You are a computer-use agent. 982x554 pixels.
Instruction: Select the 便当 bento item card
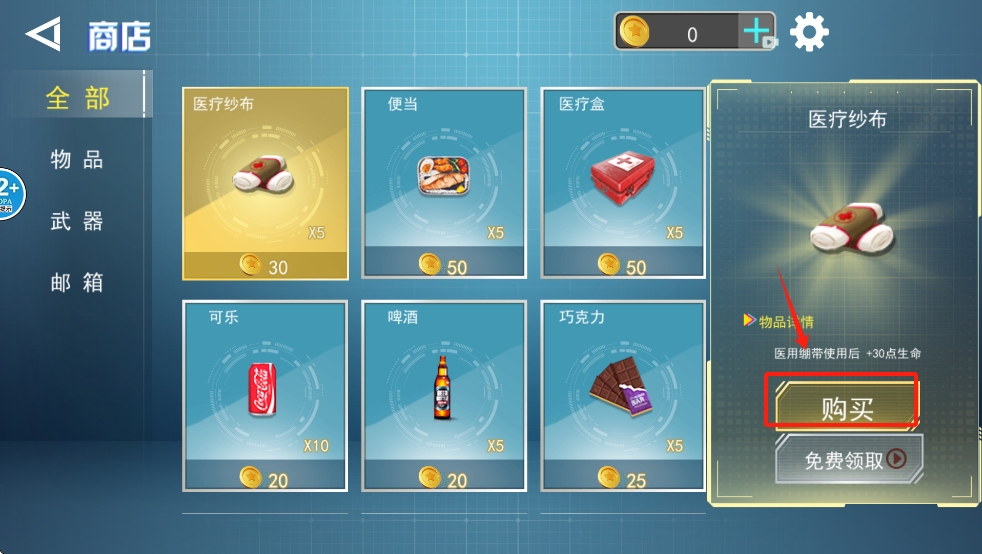[444, 183]
